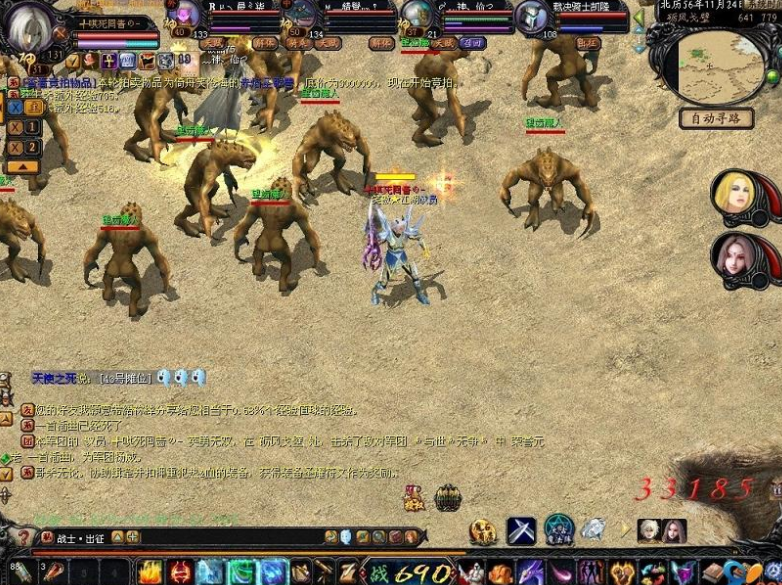
Task: Activate the flame skill in the hotbar
Action: point(151,572)
